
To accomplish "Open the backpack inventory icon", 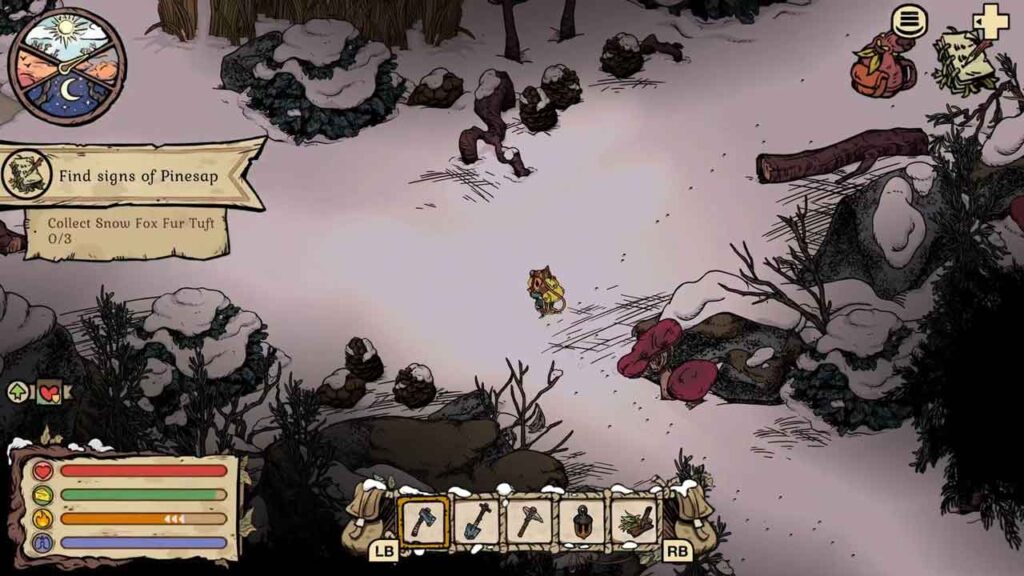I will coord(882,68).
